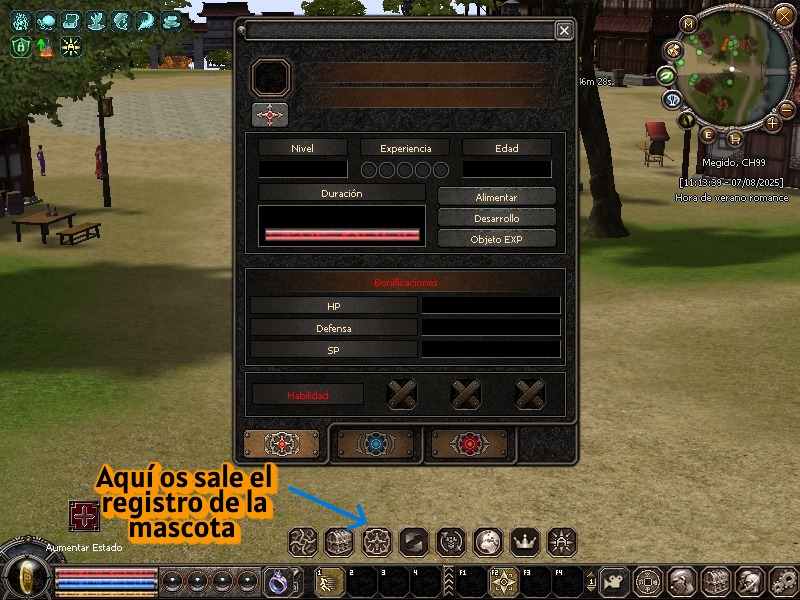Screen dimensions: 800x600
Task: Switch to the blue gem tab
Action: 375,445
